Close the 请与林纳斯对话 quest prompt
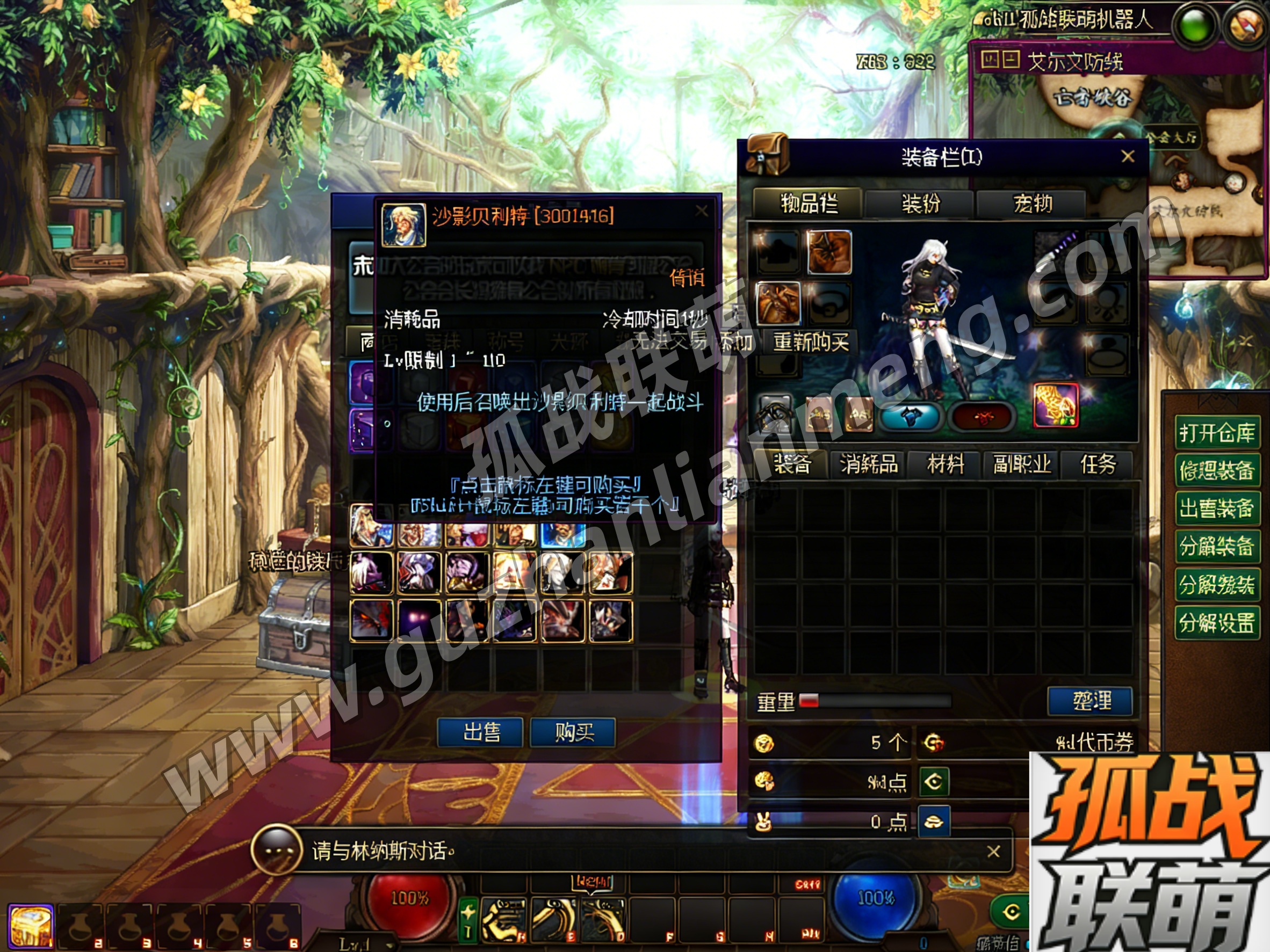This screenshot has width=1270, height=952. [x=994, y=851]
